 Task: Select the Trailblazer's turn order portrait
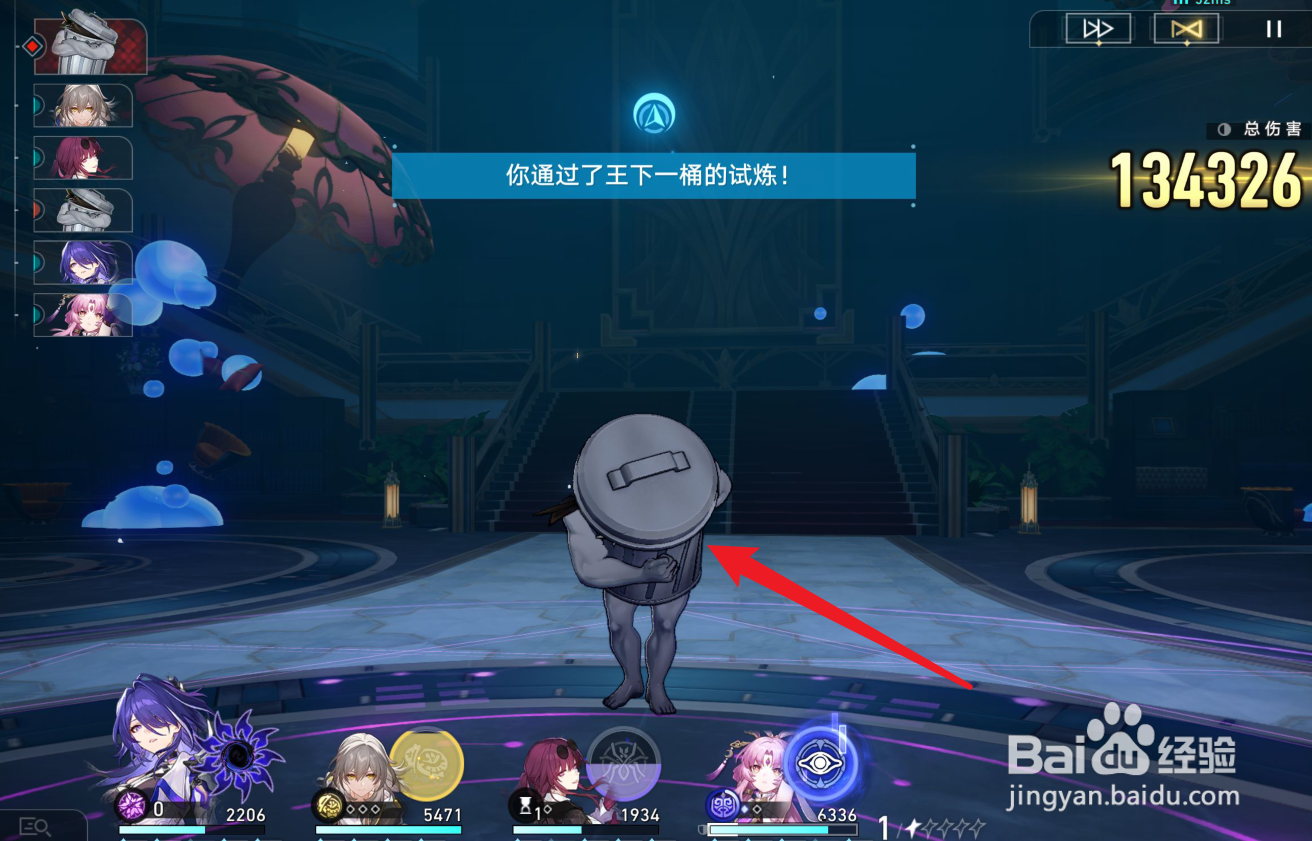coord(83,107)
